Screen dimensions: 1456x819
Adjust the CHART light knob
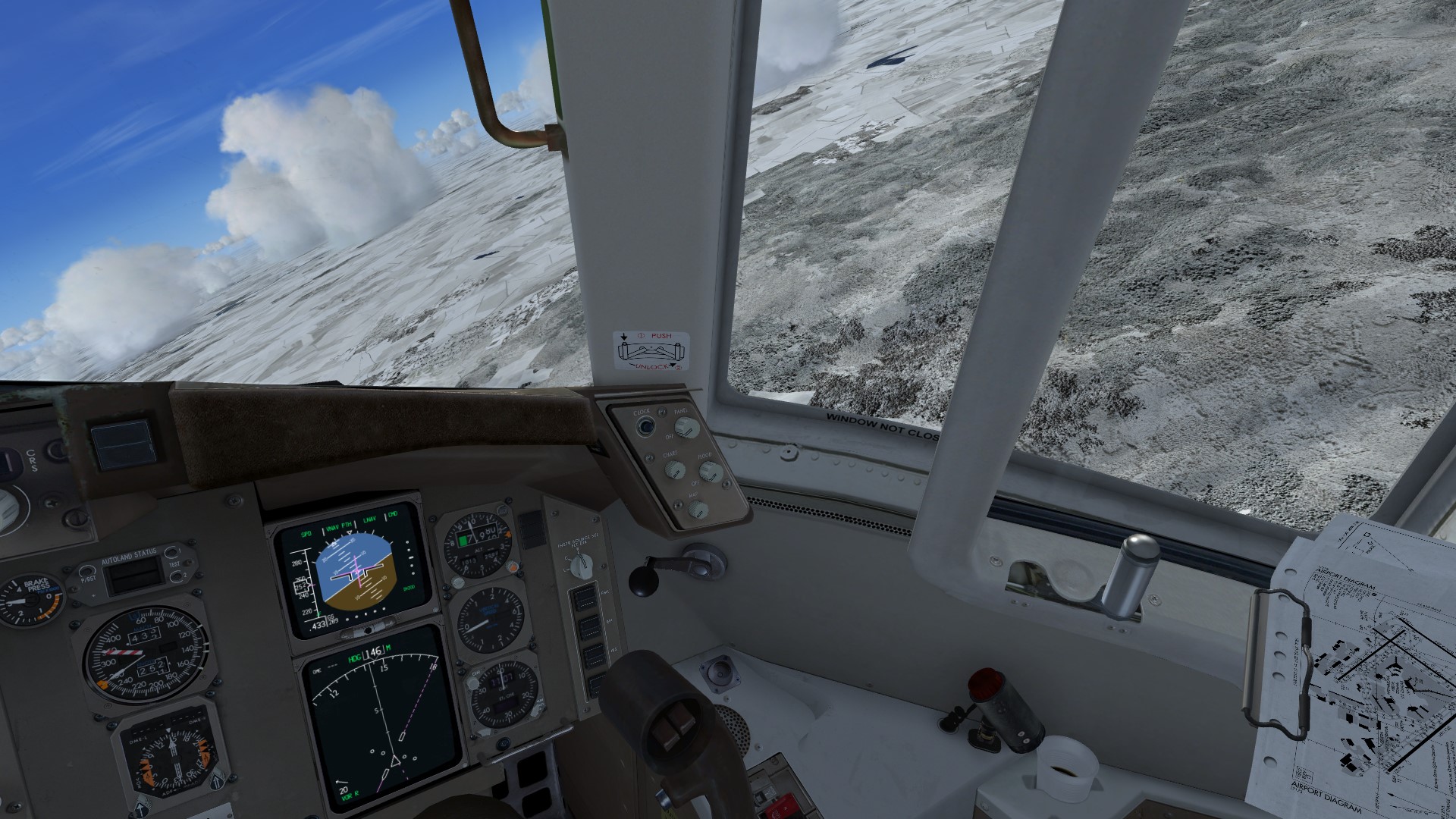(x=674, y=470)
